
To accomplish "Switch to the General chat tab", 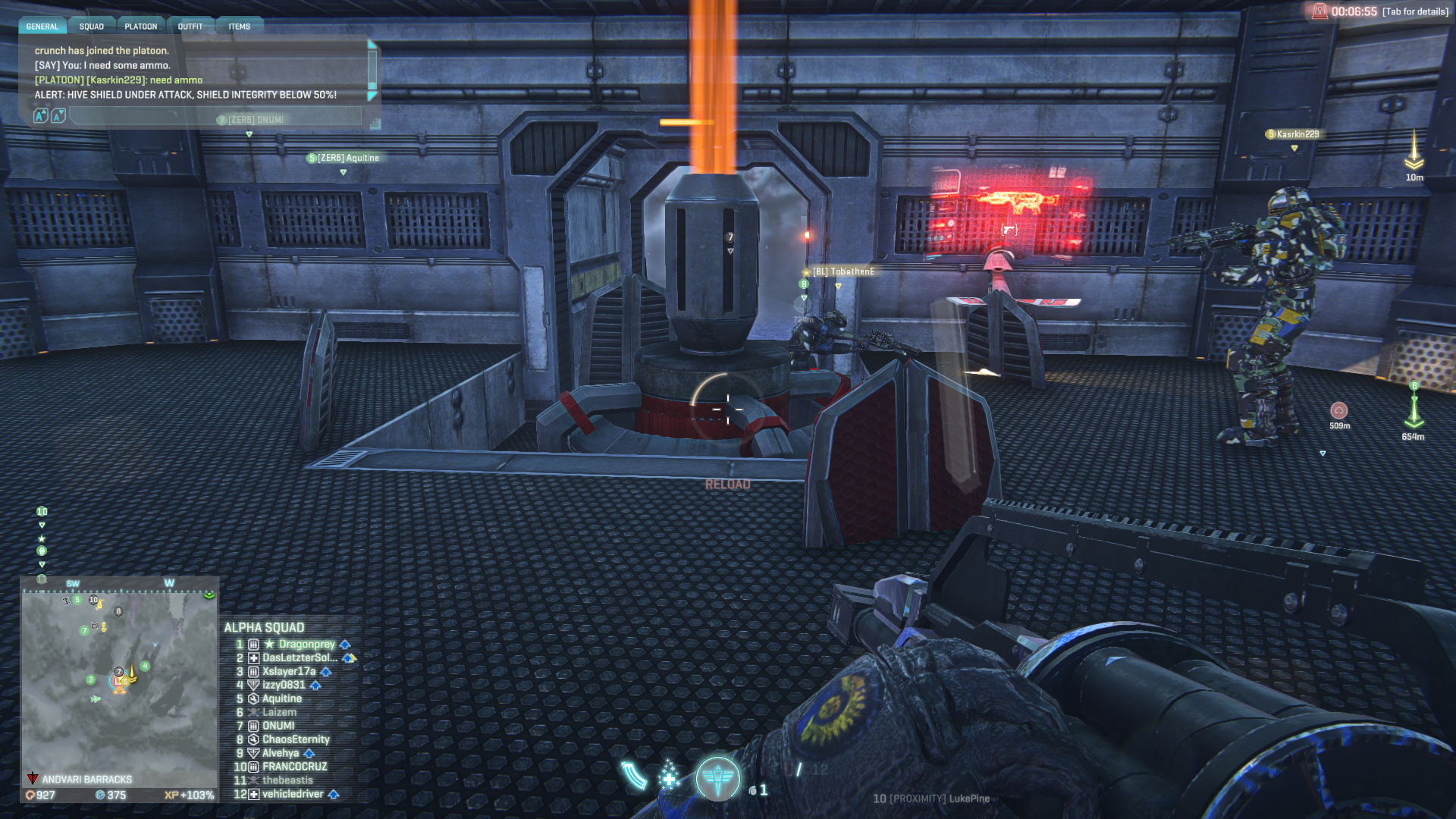I will click(x=42, y=27).
